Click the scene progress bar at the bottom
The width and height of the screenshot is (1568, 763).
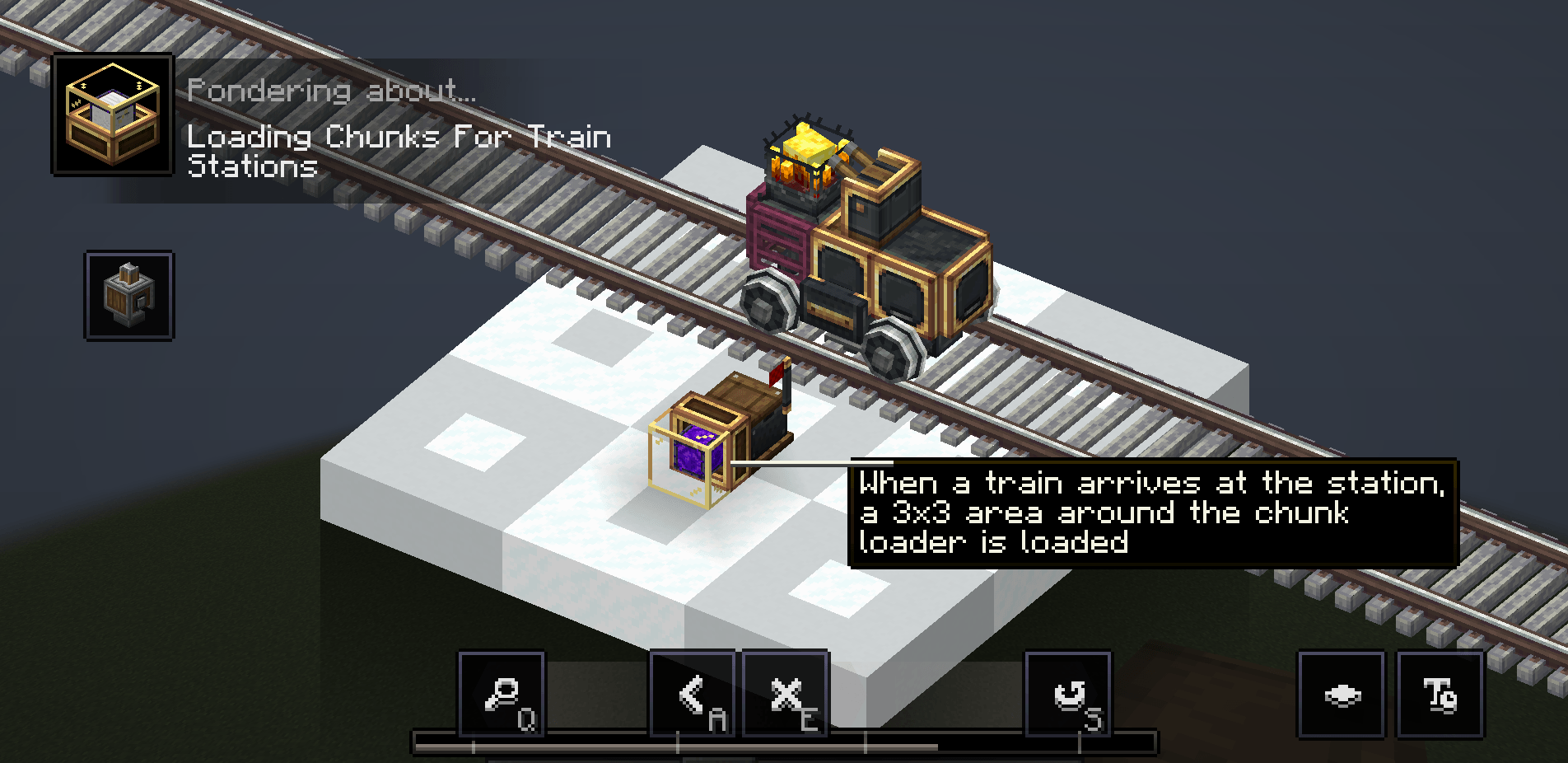pyautogui.click(x=782, y=740)
